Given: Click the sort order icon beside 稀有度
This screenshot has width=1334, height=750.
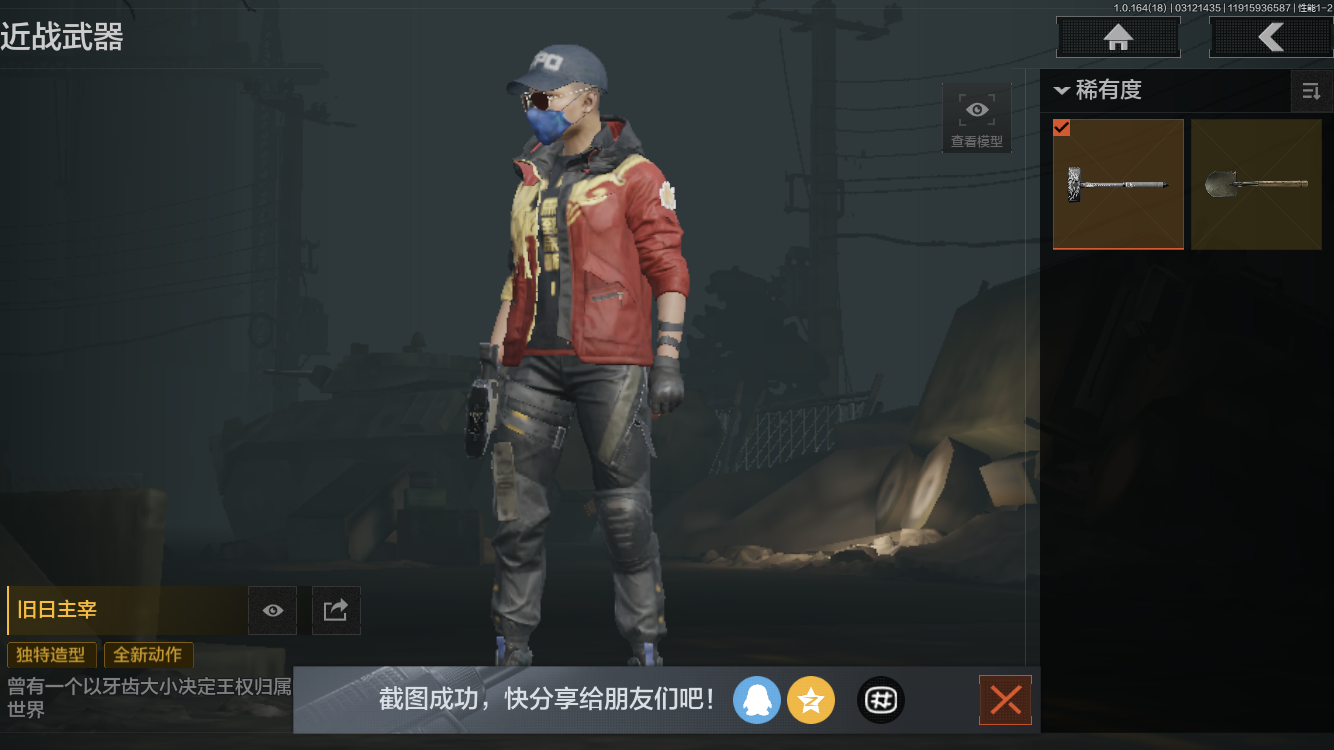Looking at the screenshot, I should [x=1311, y=91].
